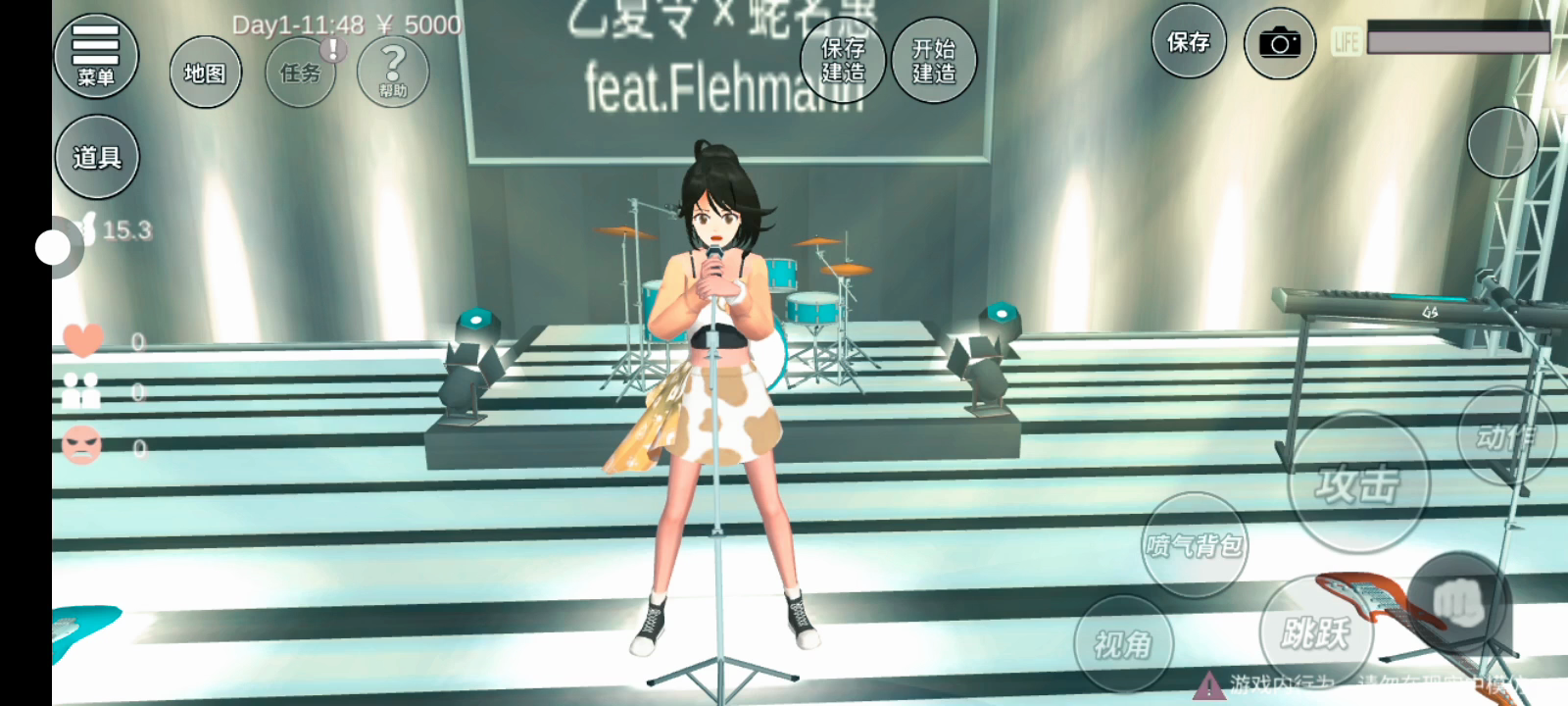Save the game with 保存

point(1188,42)
